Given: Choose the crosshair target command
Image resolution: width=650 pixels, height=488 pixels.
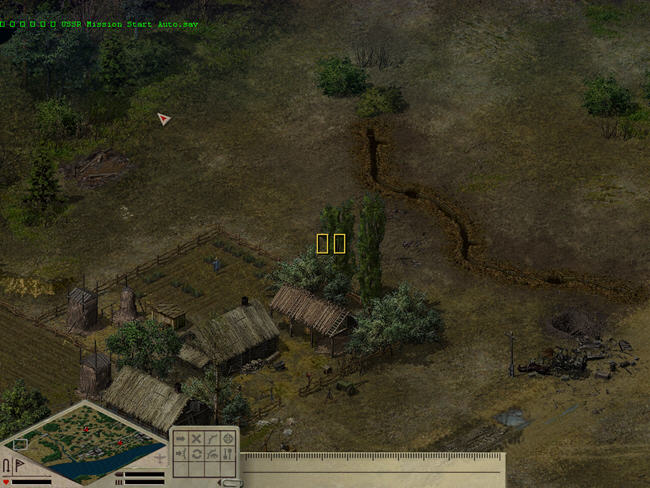Looking at the screenshot, I should click(x=228, y=438).
